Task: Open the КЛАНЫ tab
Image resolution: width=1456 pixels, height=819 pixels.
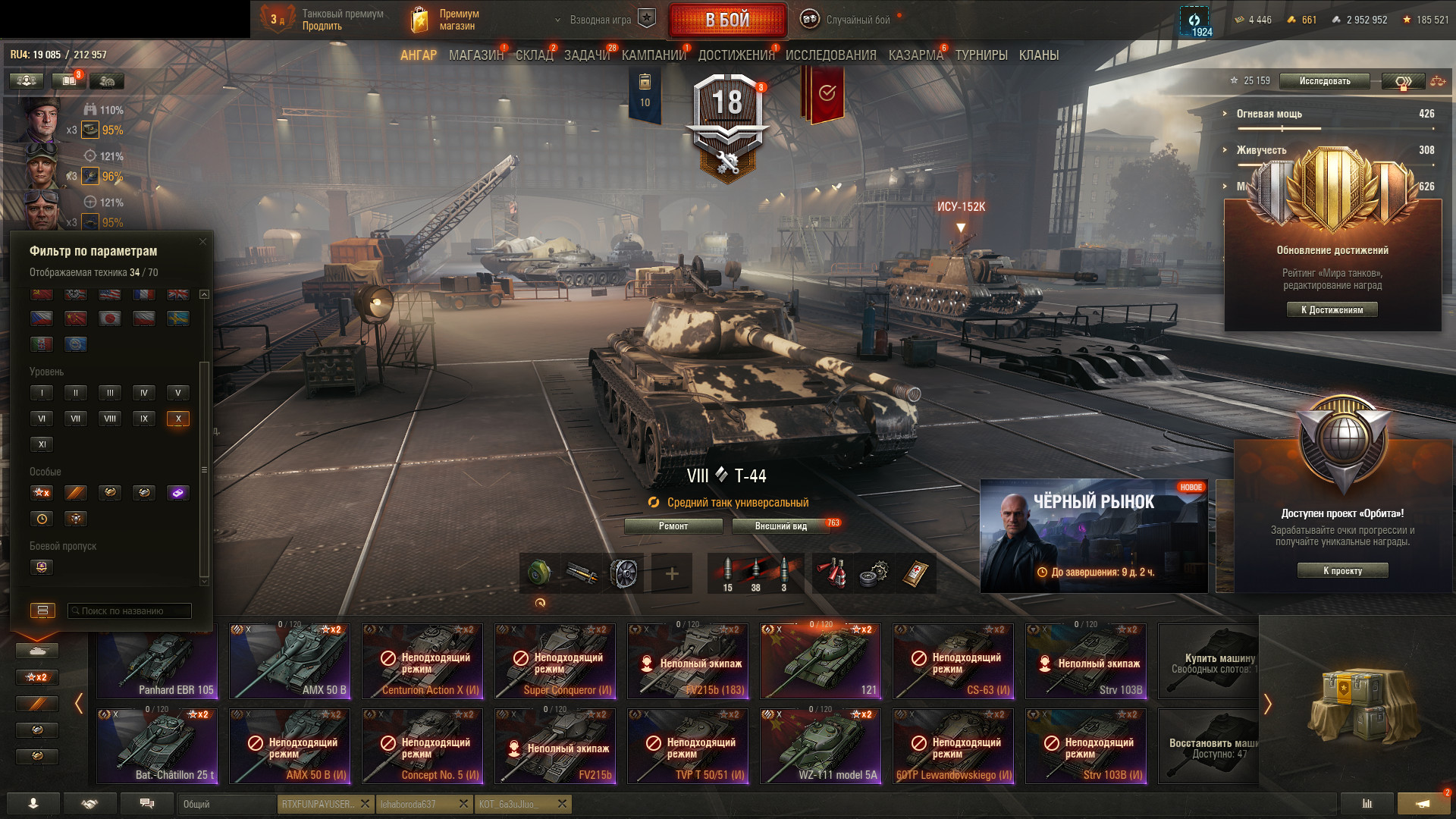Action: [x=1038, y=55]
